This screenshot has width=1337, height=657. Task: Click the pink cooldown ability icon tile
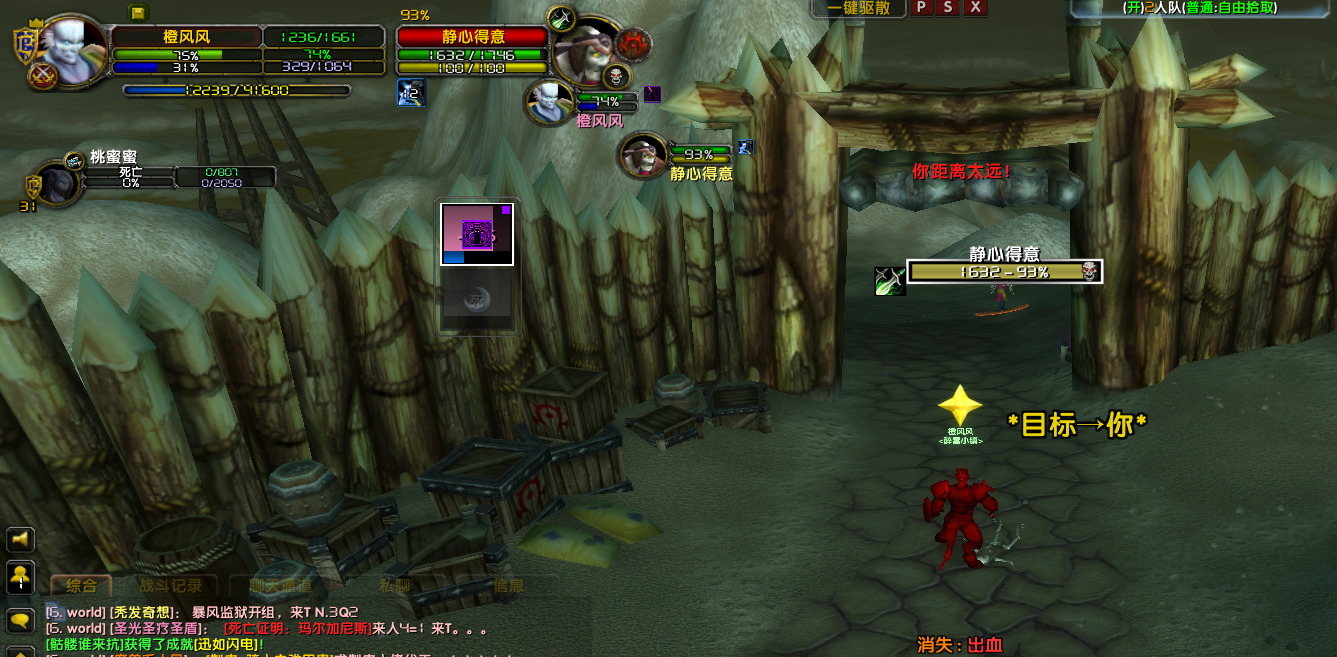477,234
